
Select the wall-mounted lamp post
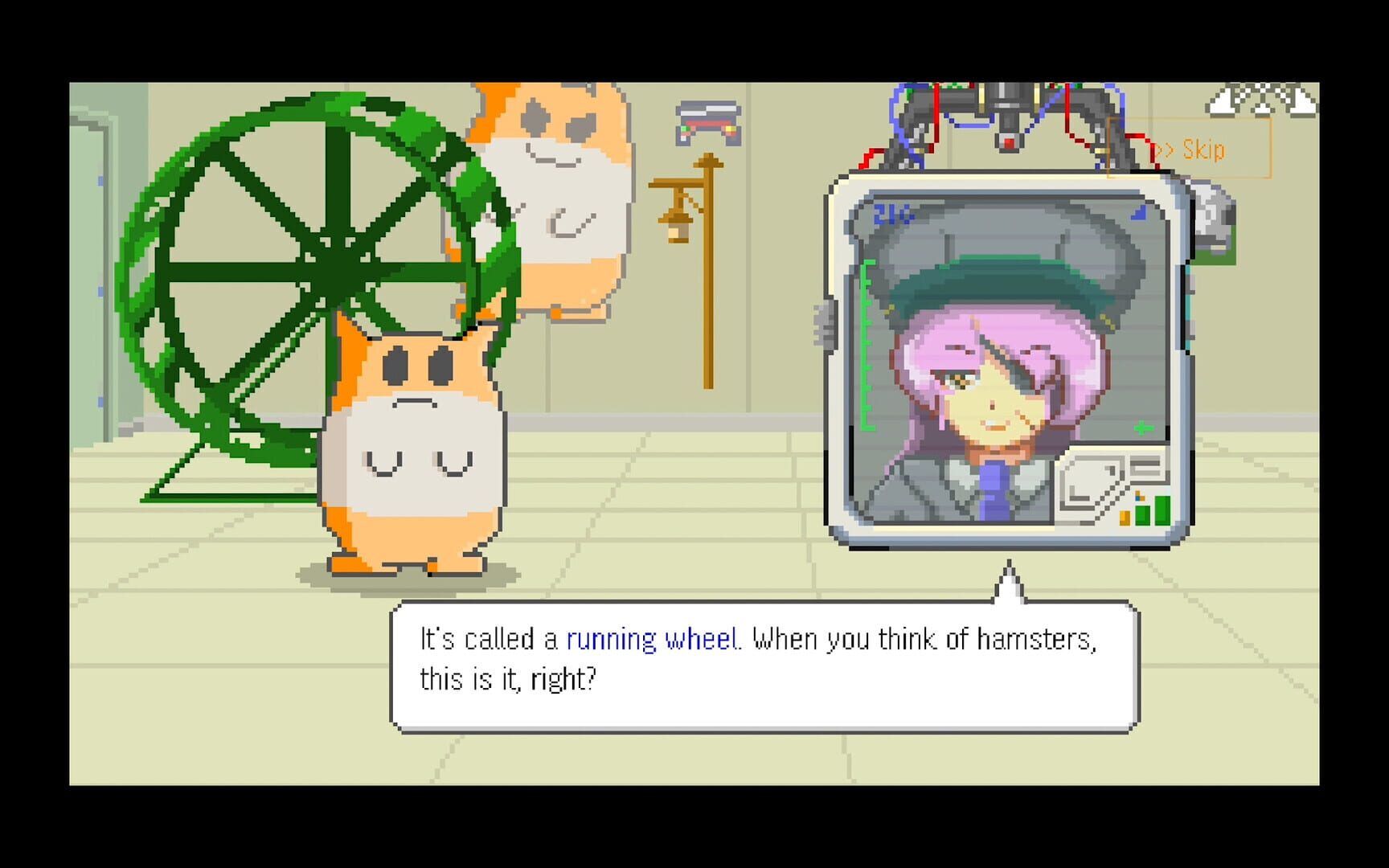[707, 241]
